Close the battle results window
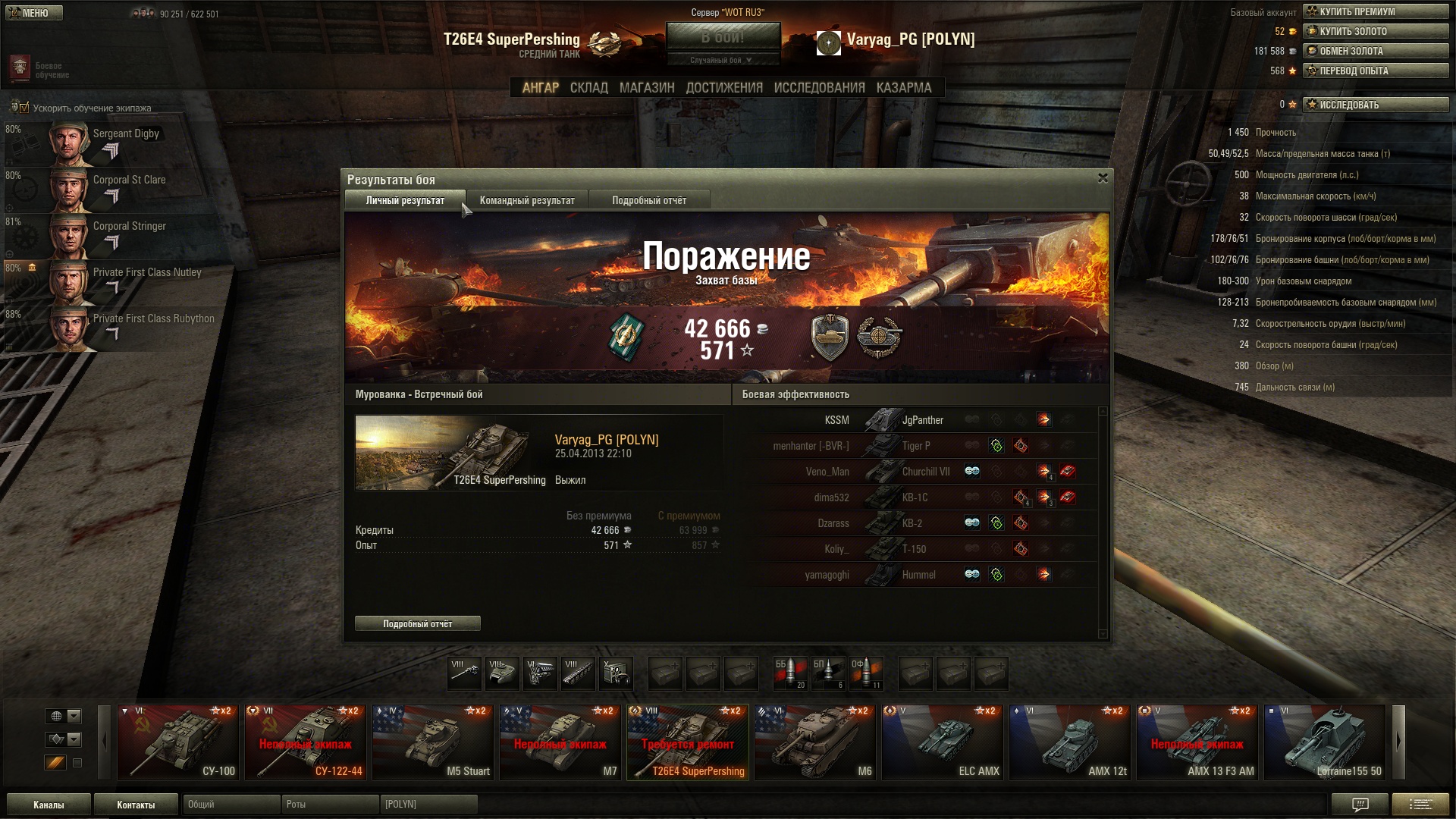This screenshot has width=1456, height=819. 1103,178
